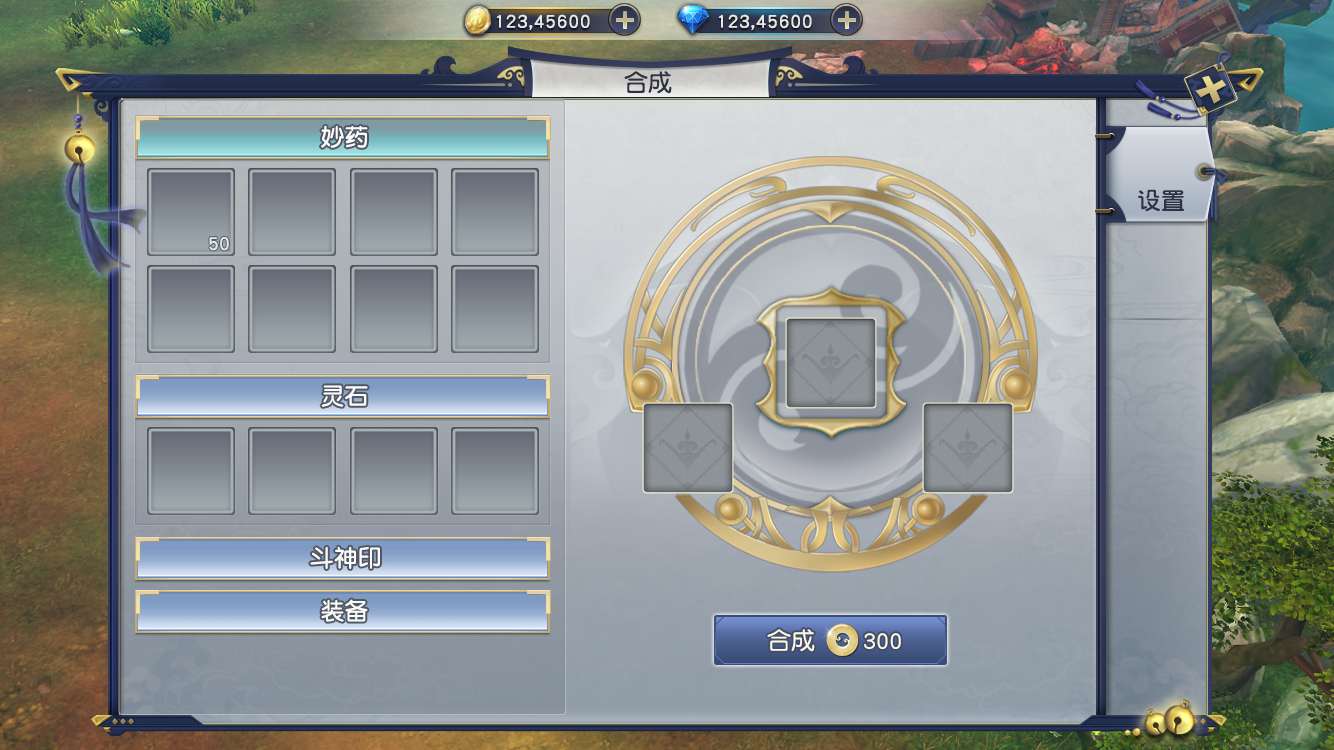
Task: Collapse the 妙药 section
Action: (343, 137)
